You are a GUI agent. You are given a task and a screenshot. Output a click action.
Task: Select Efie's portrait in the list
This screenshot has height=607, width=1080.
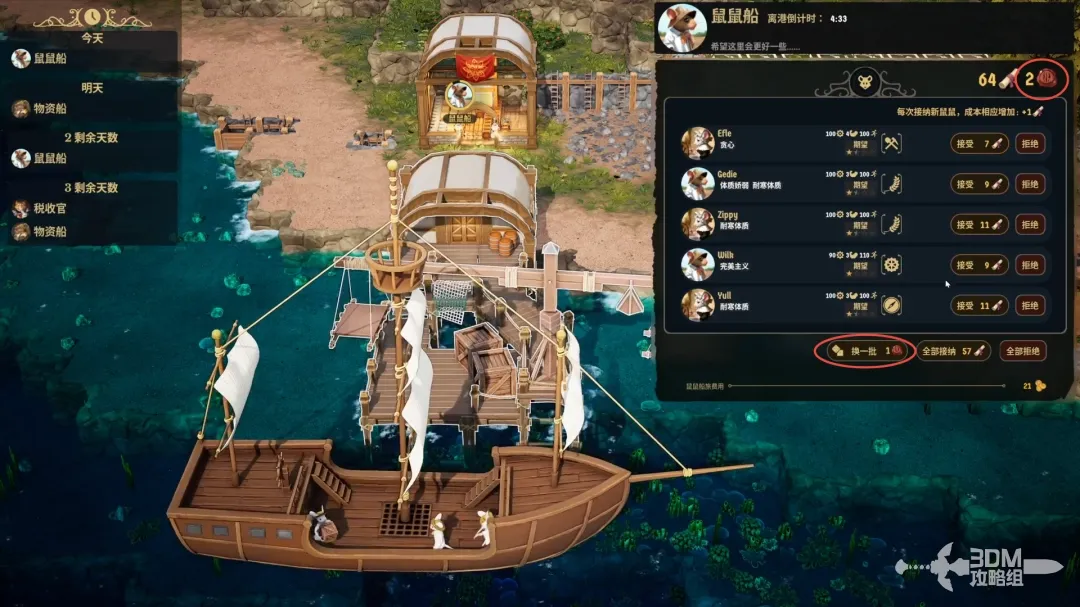697,143
